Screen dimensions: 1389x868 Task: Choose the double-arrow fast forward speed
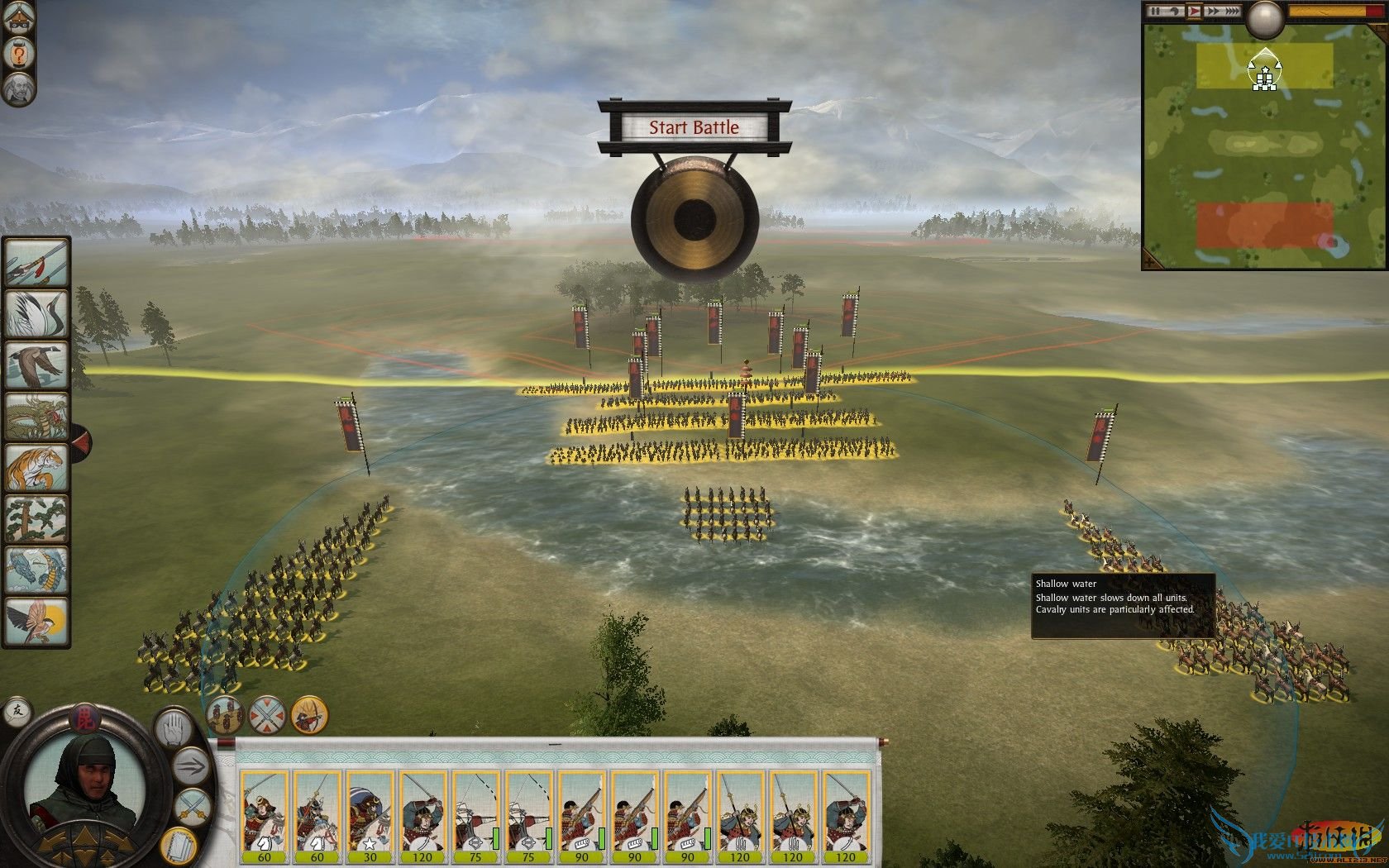point(1215,12)
